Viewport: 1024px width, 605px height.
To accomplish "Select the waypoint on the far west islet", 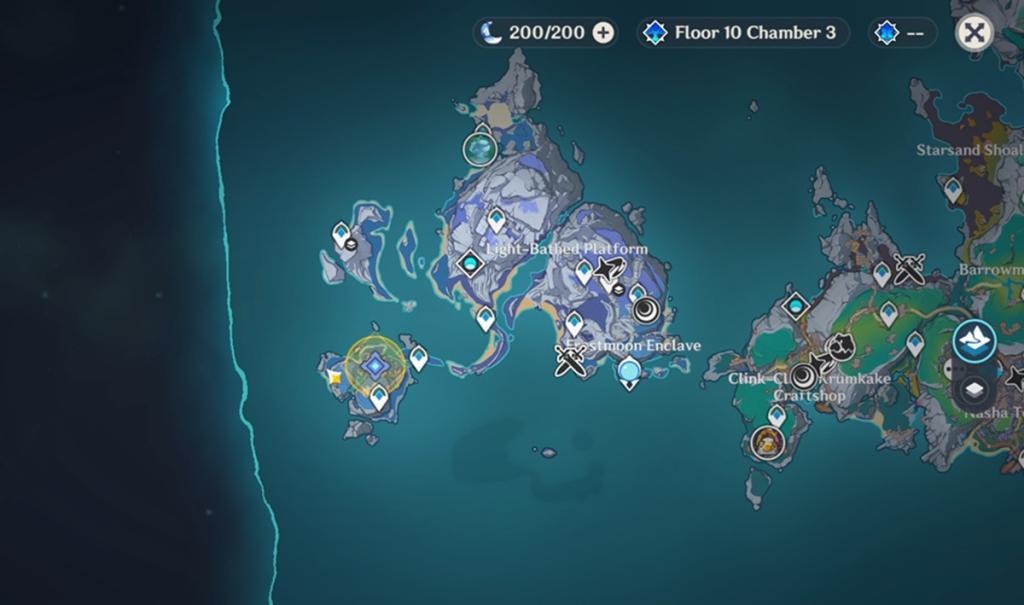I will pyautogui.click(x=342, y=235).
